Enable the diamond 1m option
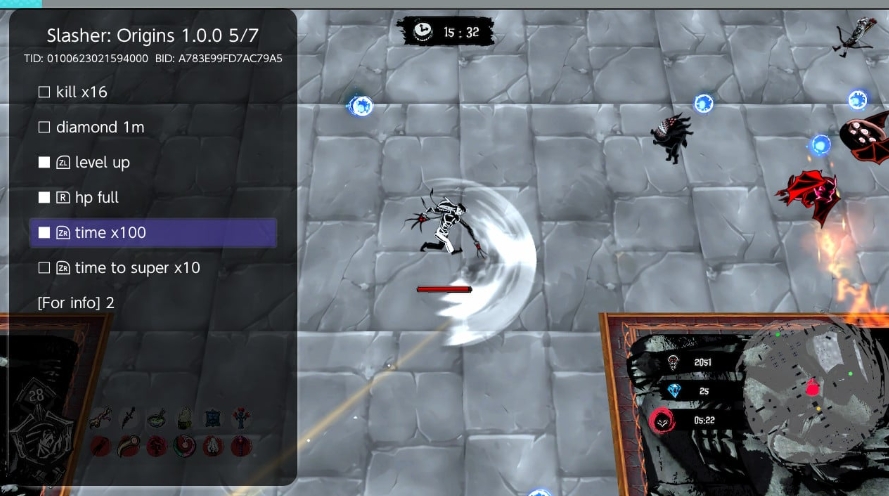The image size is (889, 496). point(44,127)
